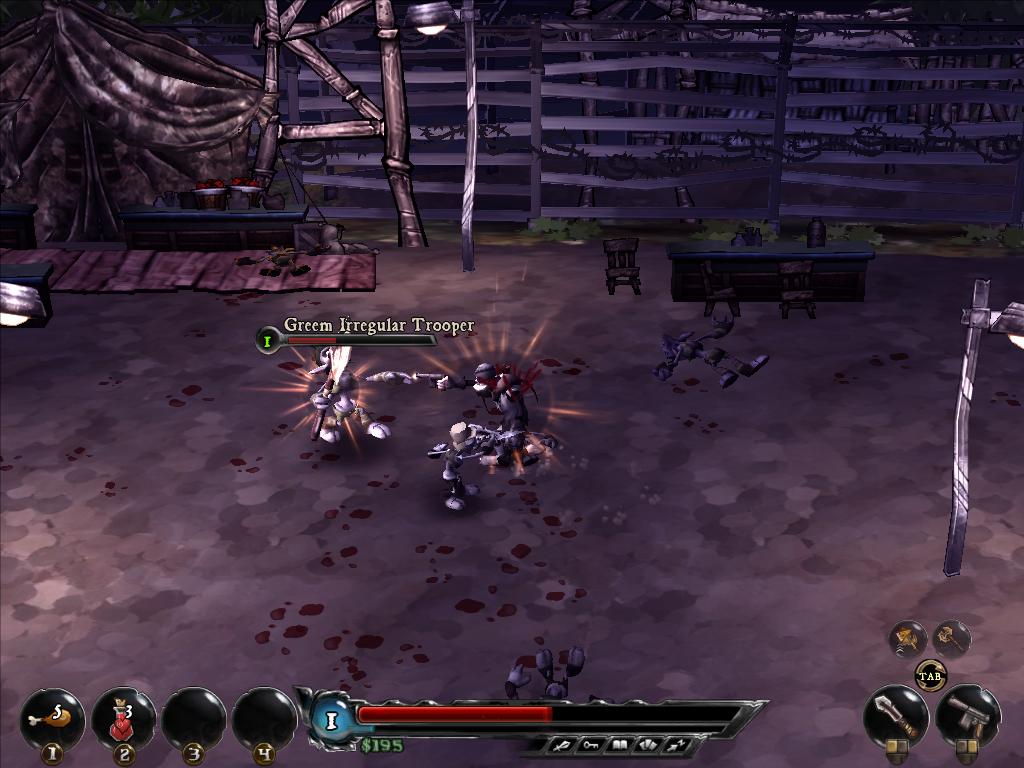The height and width of the screenshot is (768, 1024).
Task: Open the key items menu icon
Action: coord(592,745)
